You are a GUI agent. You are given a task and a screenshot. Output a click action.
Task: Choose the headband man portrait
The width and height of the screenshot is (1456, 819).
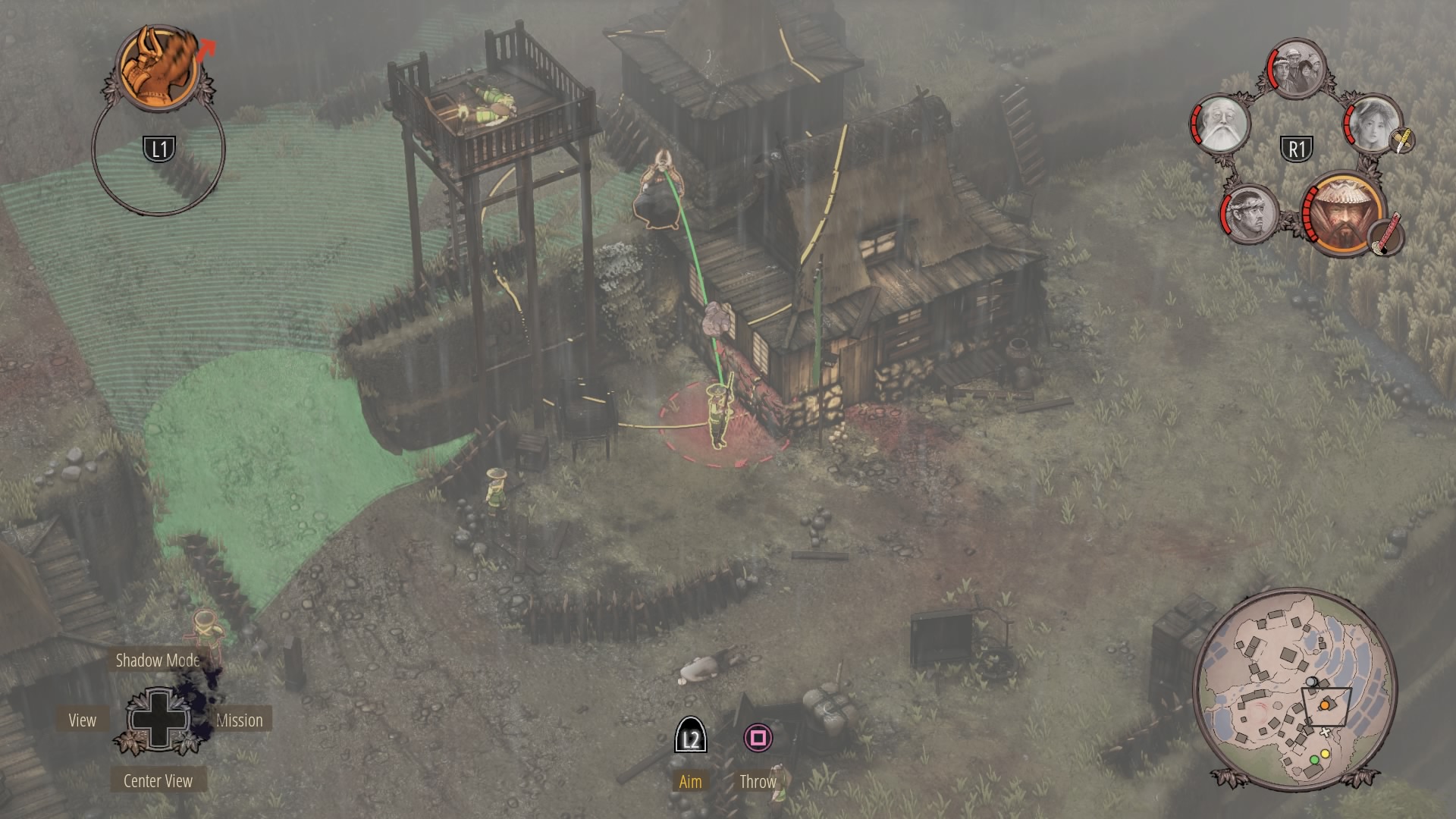tap(1250, 213)
